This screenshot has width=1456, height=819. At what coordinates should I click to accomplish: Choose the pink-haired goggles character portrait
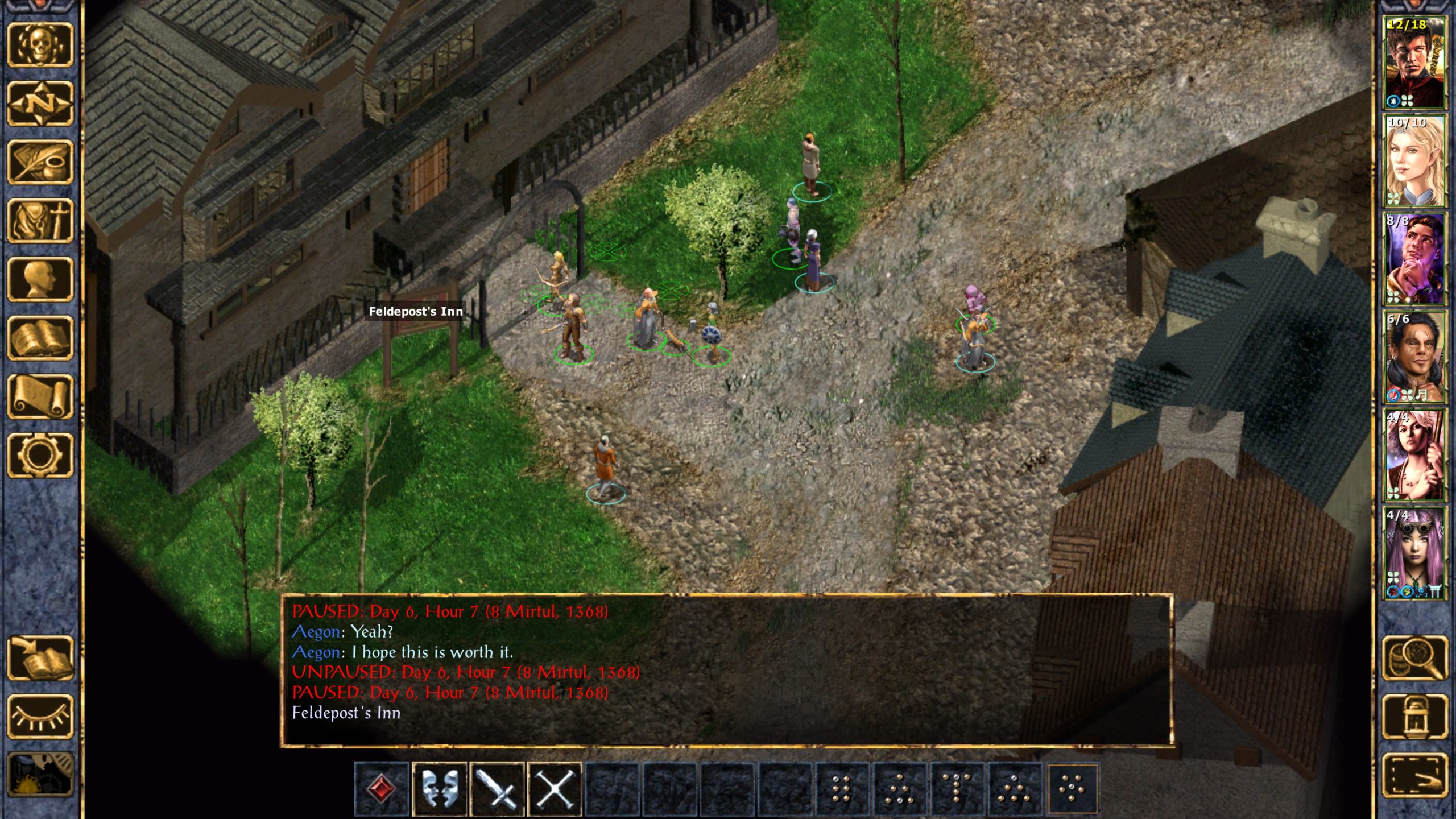pos(1414,553)
